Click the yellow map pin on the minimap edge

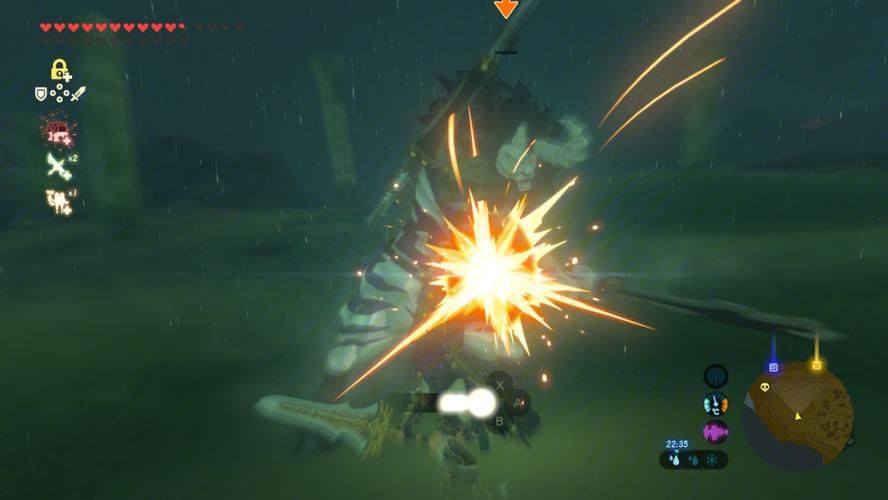[816, 365]
